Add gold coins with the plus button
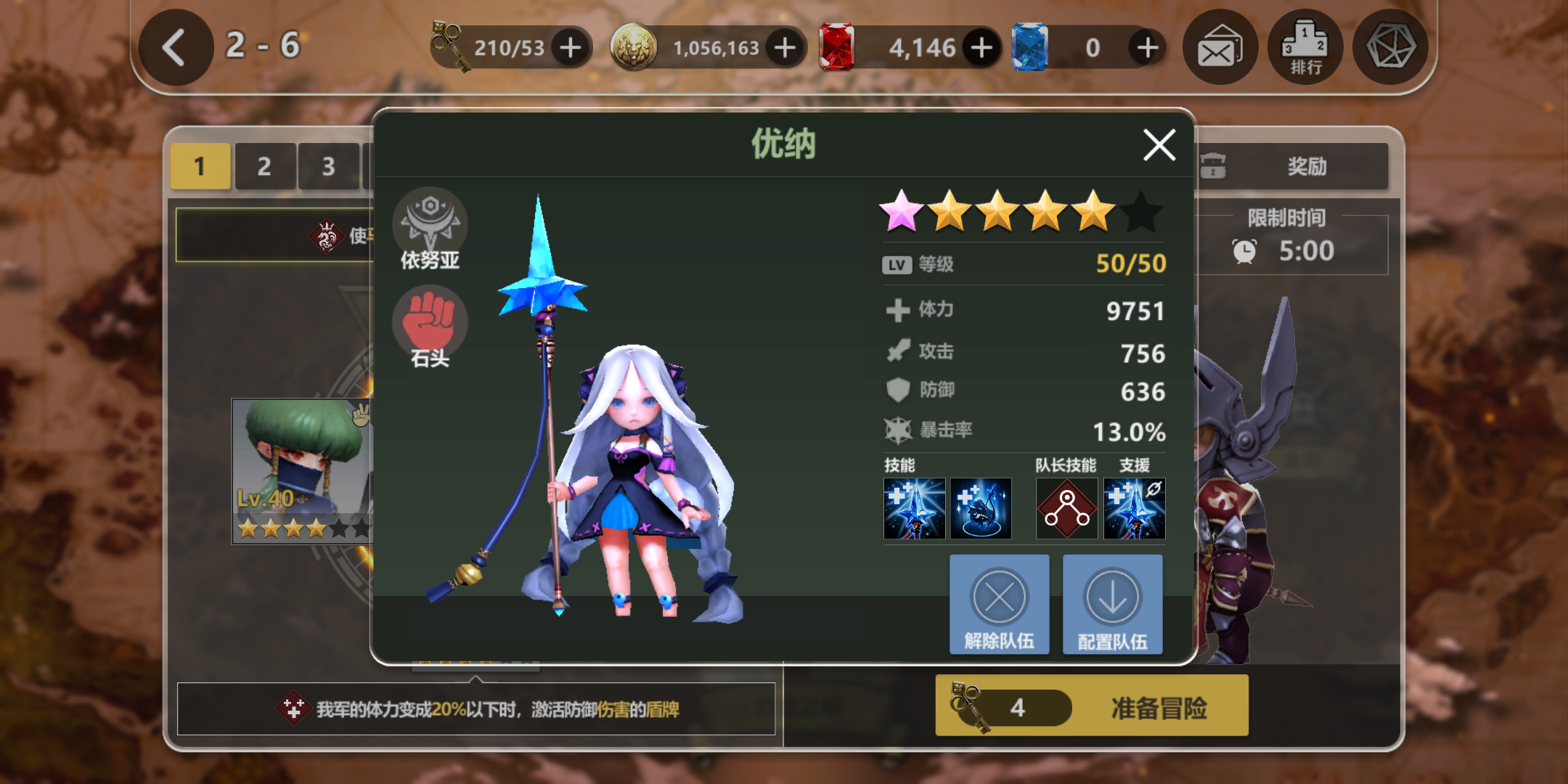The height and width of the screenshot is (784, 1568). tap(785, 48)
